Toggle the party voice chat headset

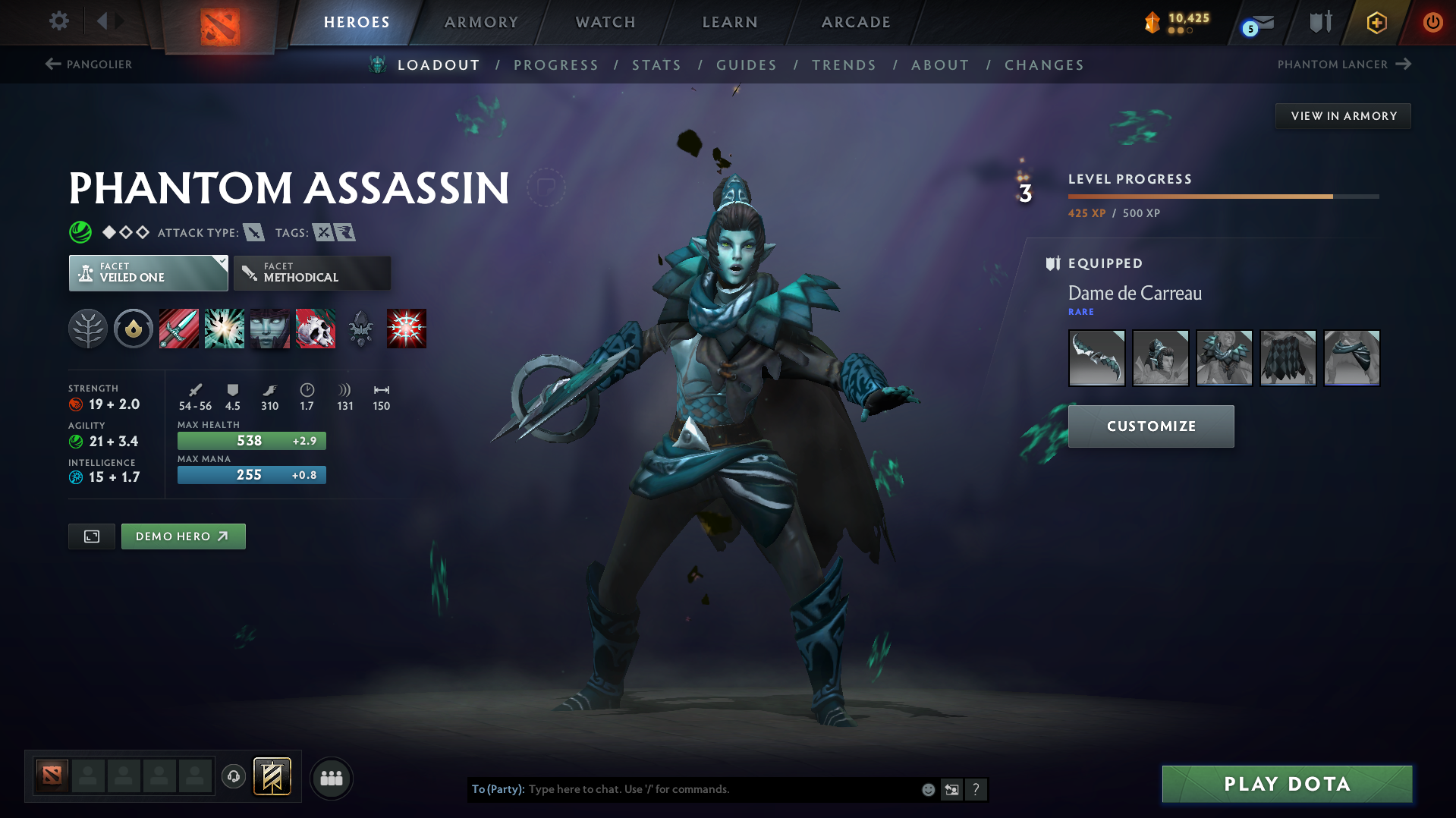tap(234, 778)
